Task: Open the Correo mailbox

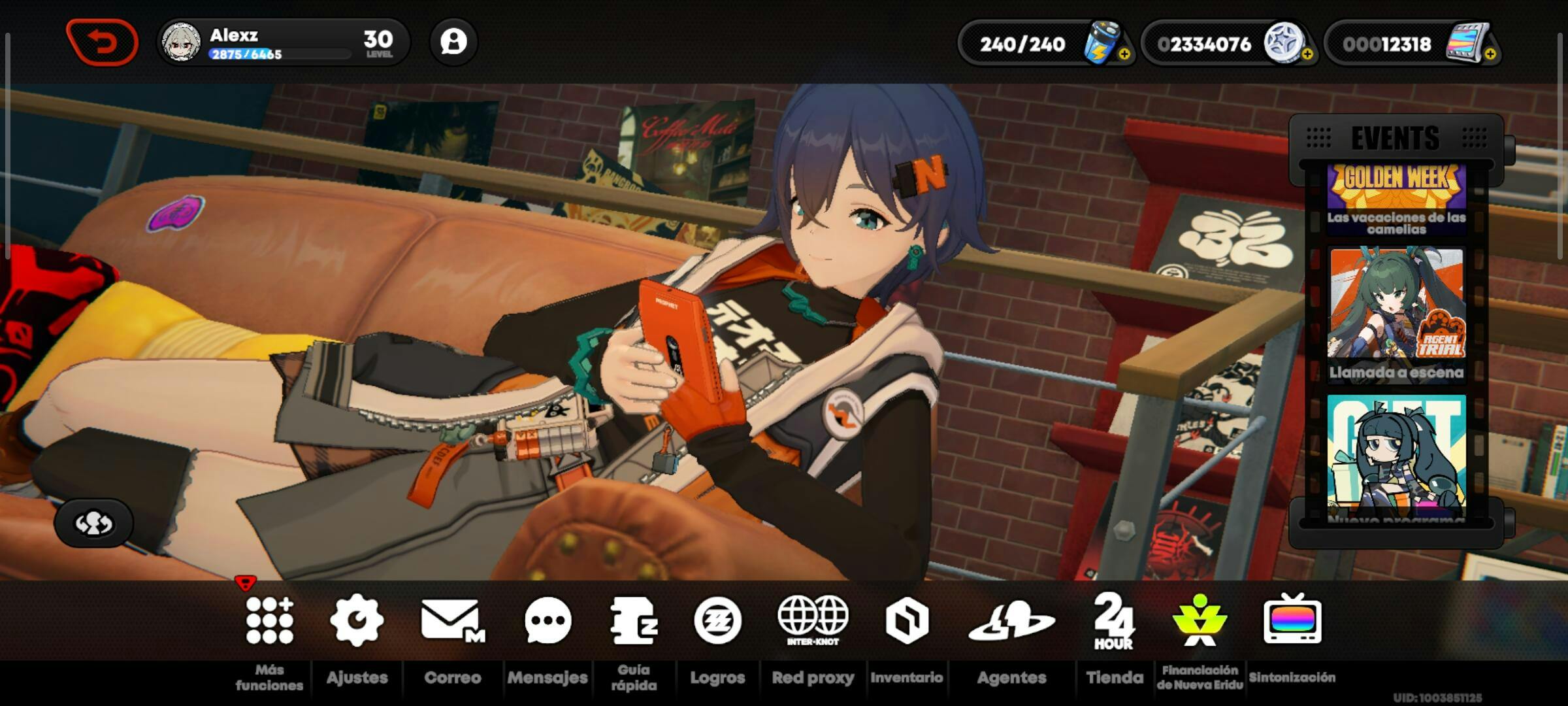Action: tap(452, 620)
